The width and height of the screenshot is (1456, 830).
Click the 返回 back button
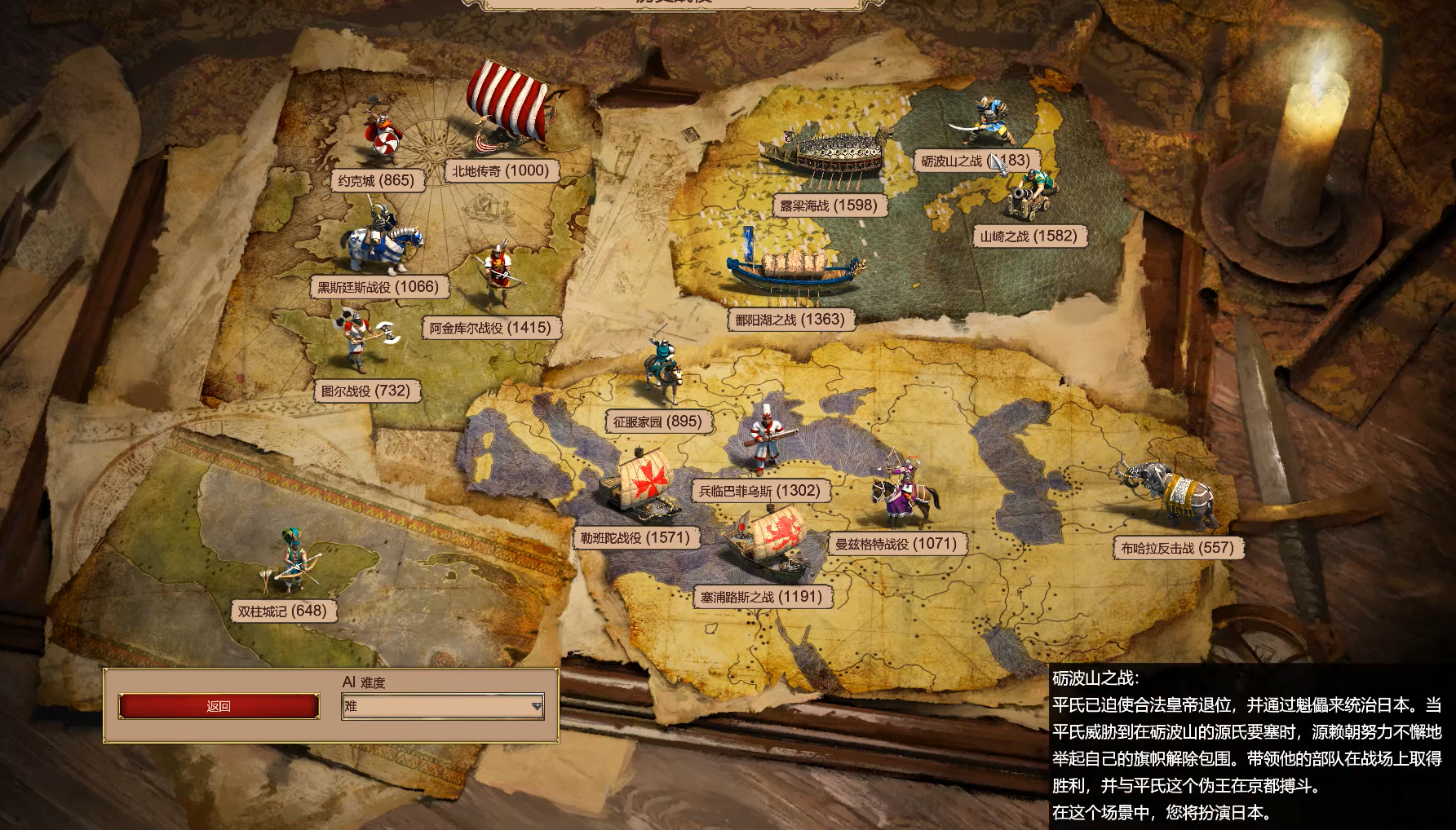coord(219,706)
